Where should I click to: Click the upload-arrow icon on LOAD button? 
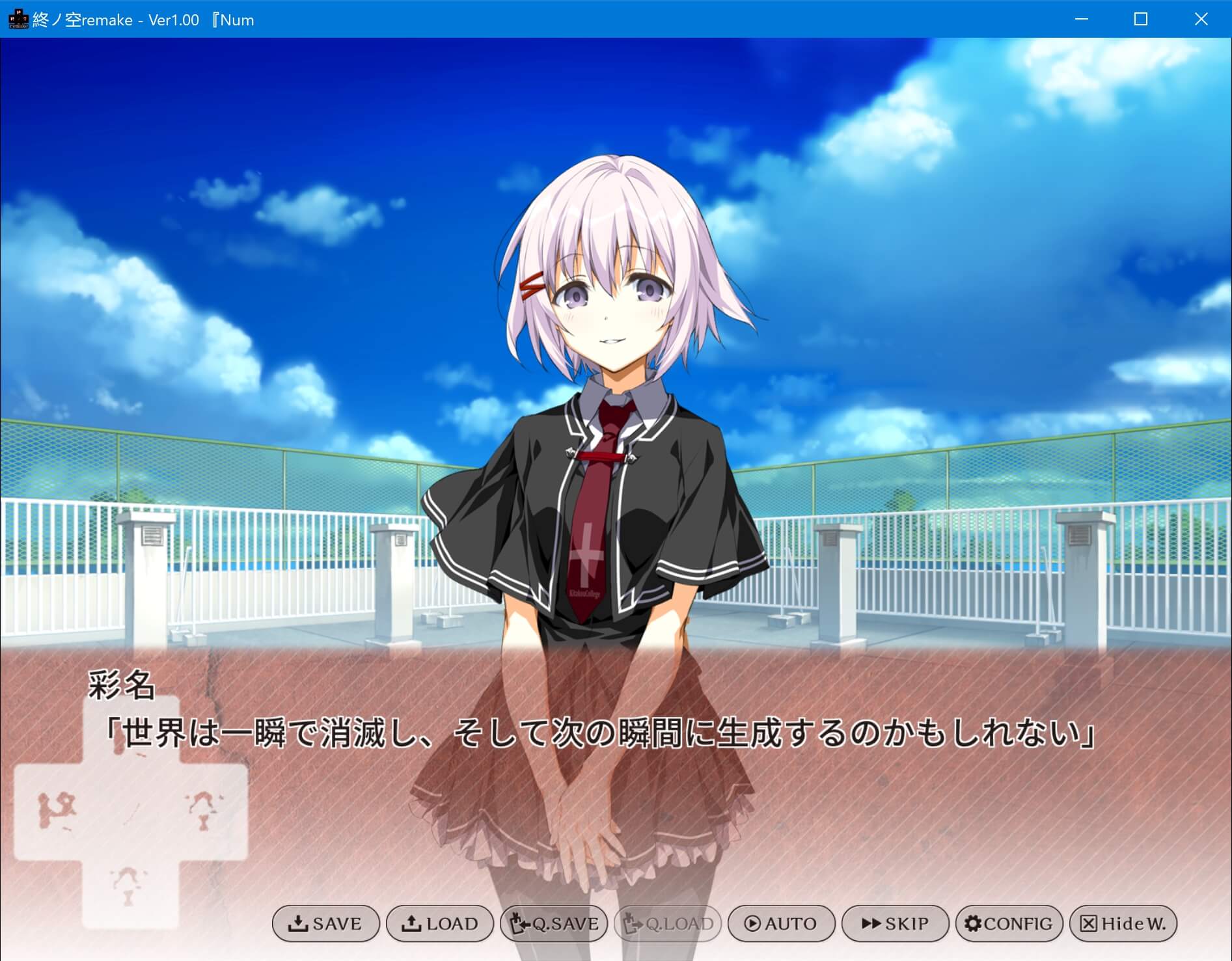coord(411,924)
